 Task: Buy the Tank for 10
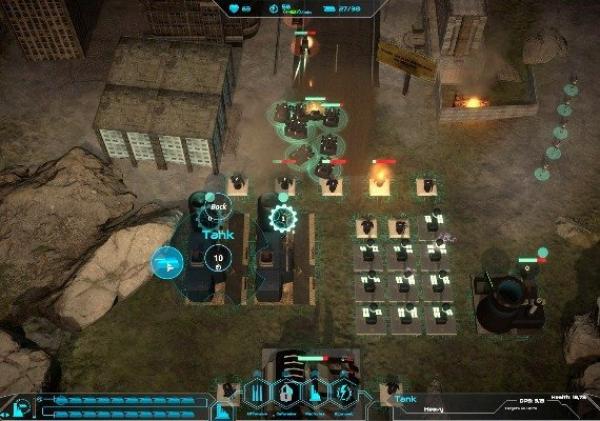point(220,259)
